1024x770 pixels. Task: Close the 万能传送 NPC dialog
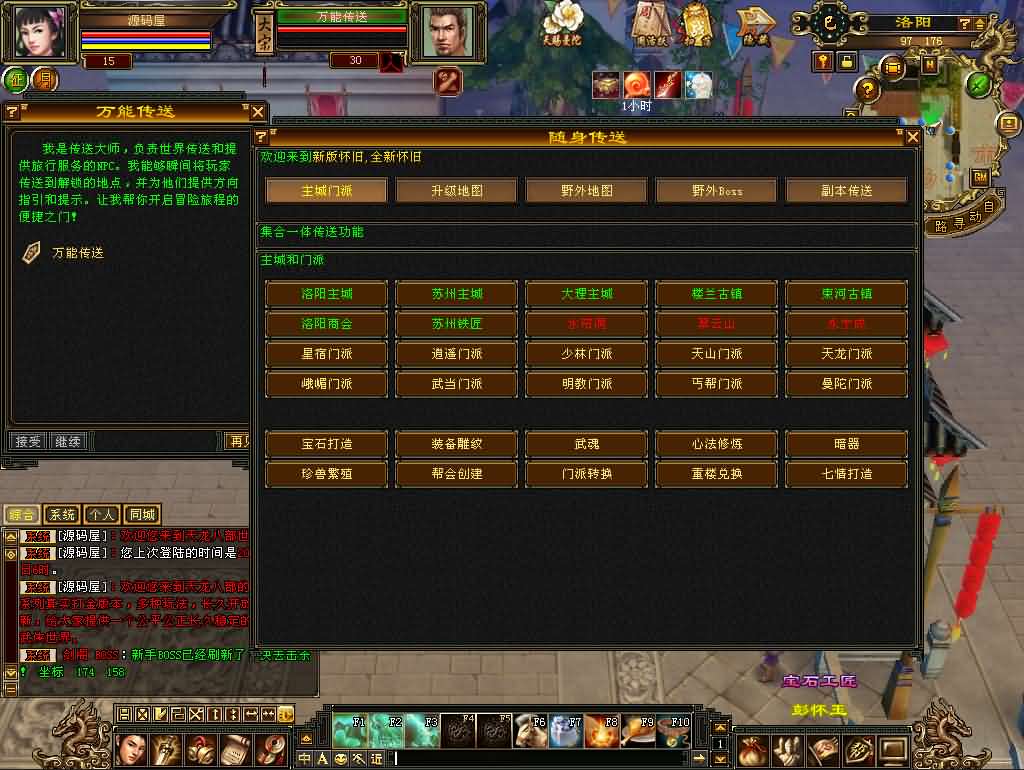(257, 112)
